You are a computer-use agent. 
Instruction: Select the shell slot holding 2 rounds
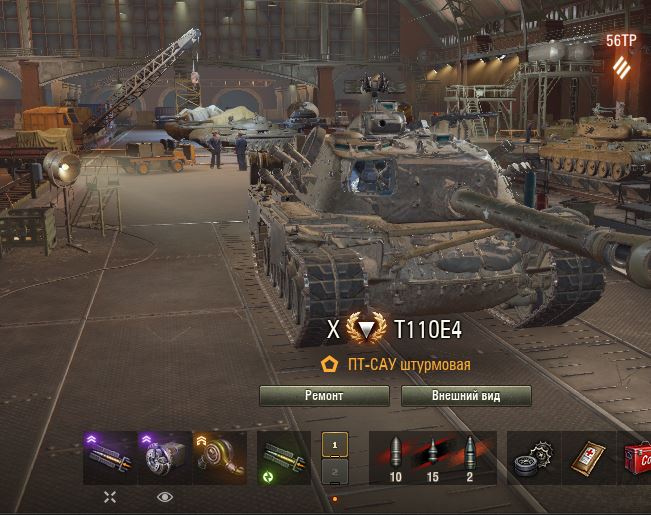pos(469,457)
